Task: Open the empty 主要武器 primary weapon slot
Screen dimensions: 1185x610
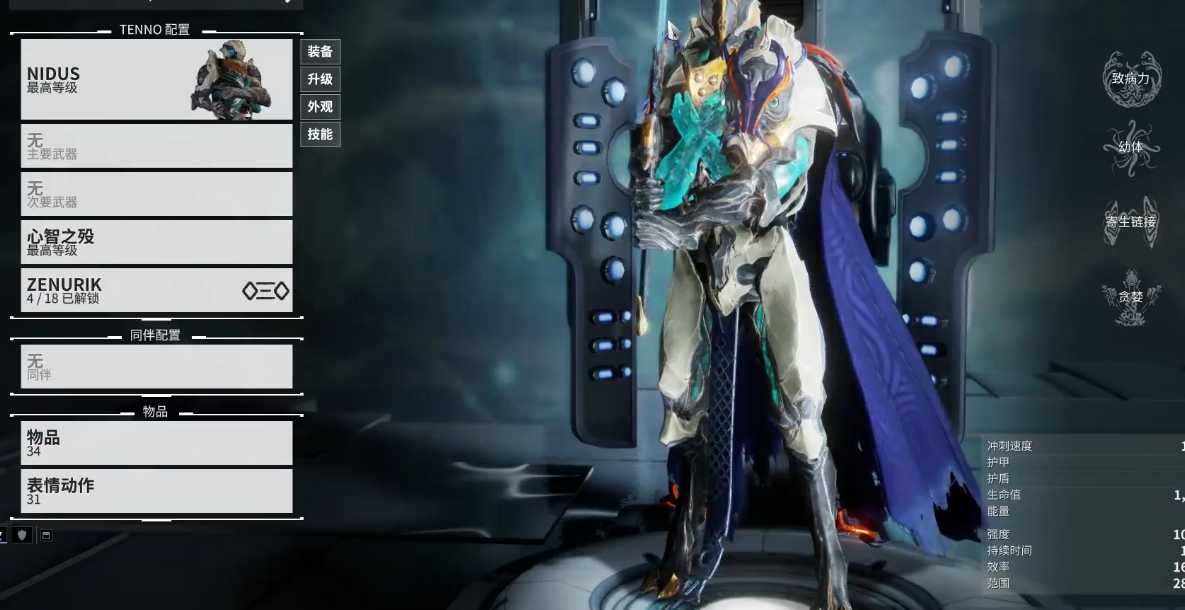Action: (156, 146)
